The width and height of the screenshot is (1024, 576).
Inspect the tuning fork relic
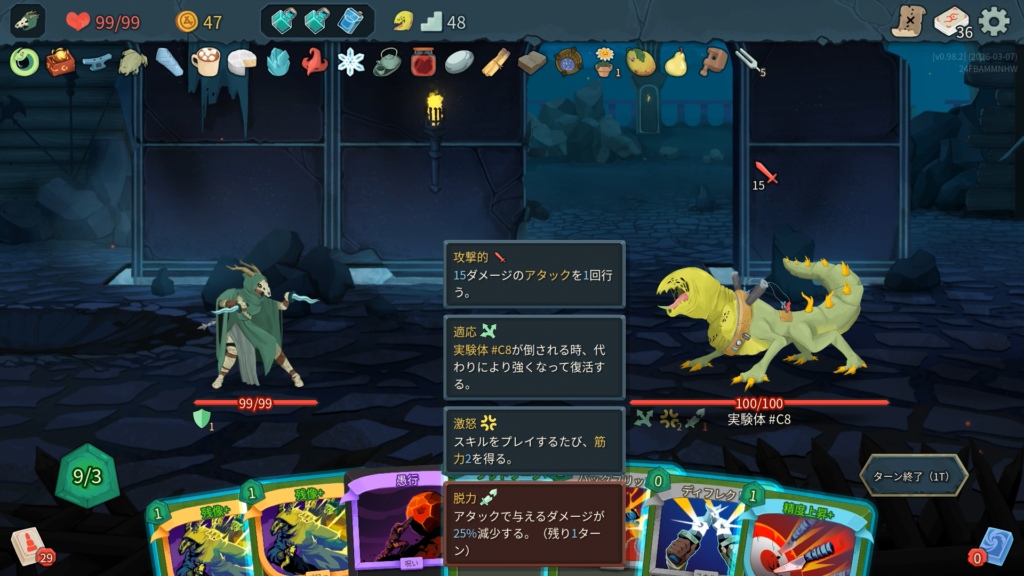pos(748,62)
